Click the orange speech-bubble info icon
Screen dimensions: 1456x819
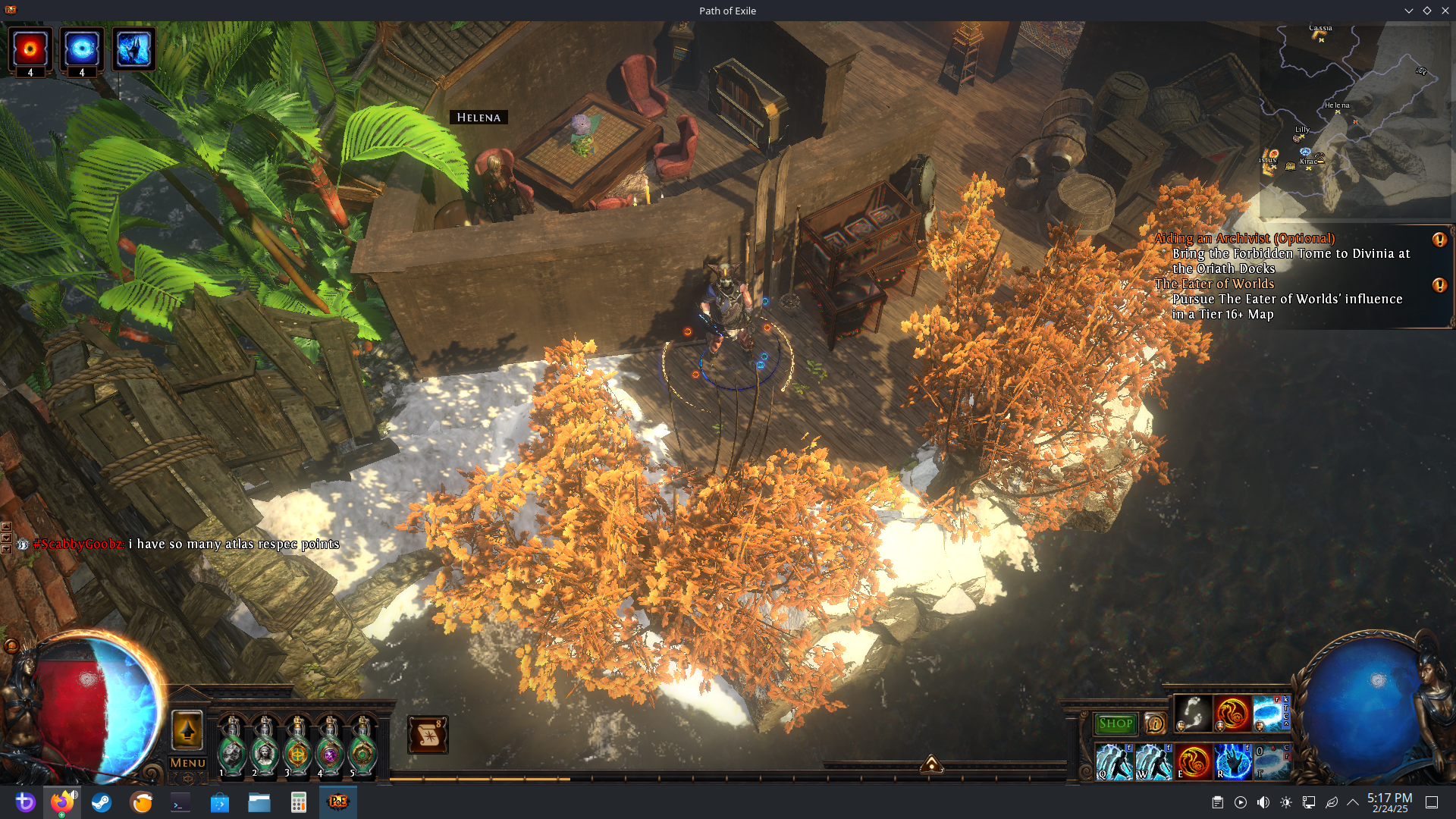point(1154,723)
